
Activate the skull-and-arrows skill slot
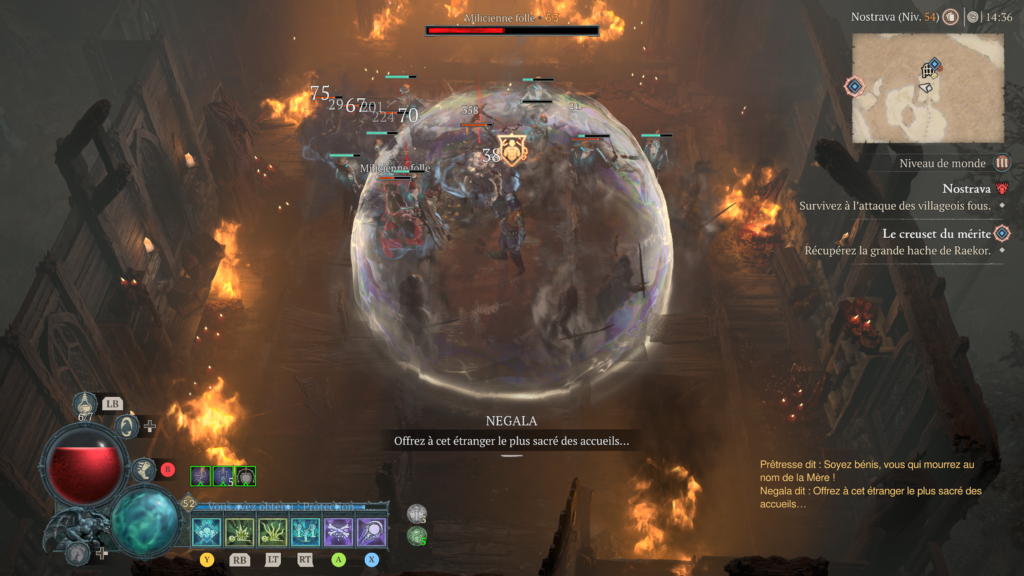coord(207,532)
